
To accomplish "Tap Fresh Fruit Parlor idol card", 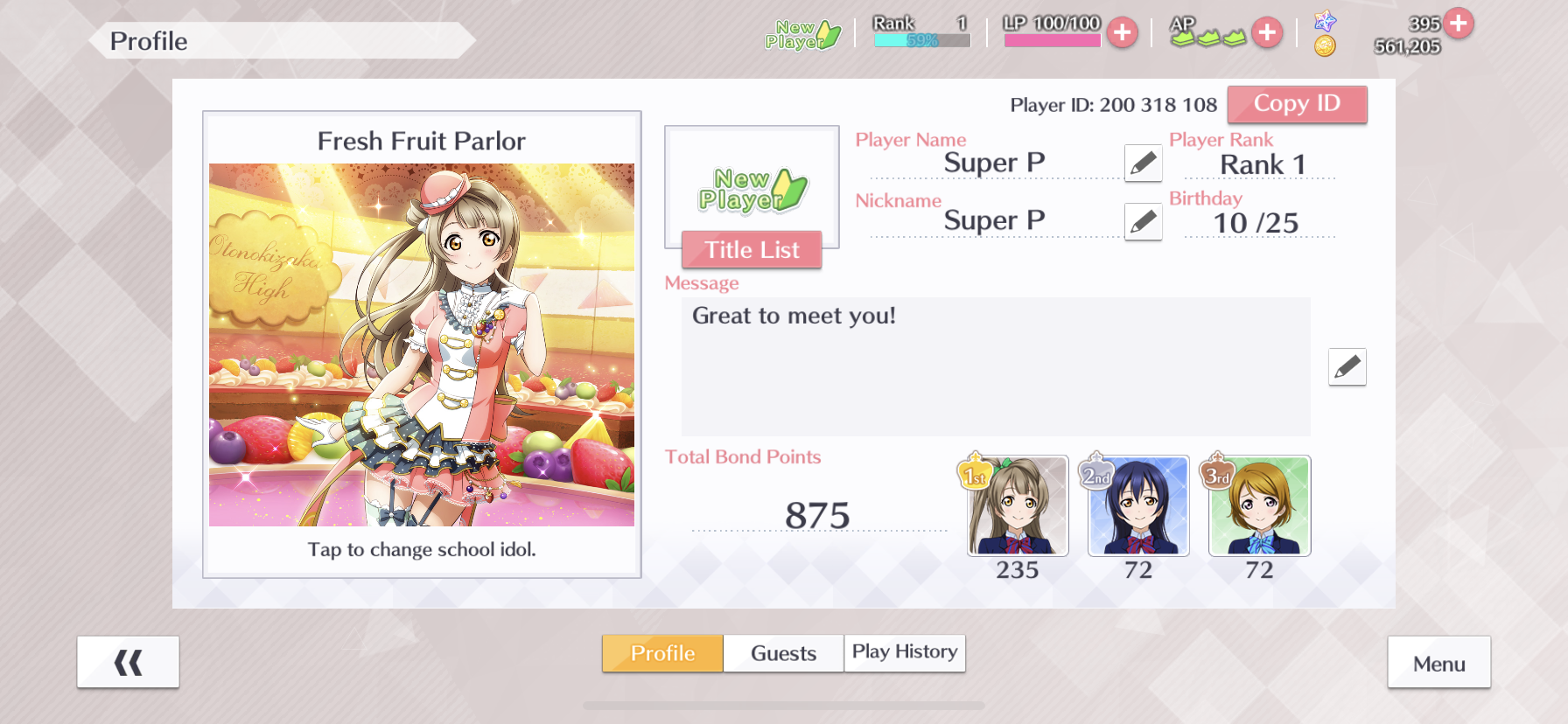I will point(422,345).
